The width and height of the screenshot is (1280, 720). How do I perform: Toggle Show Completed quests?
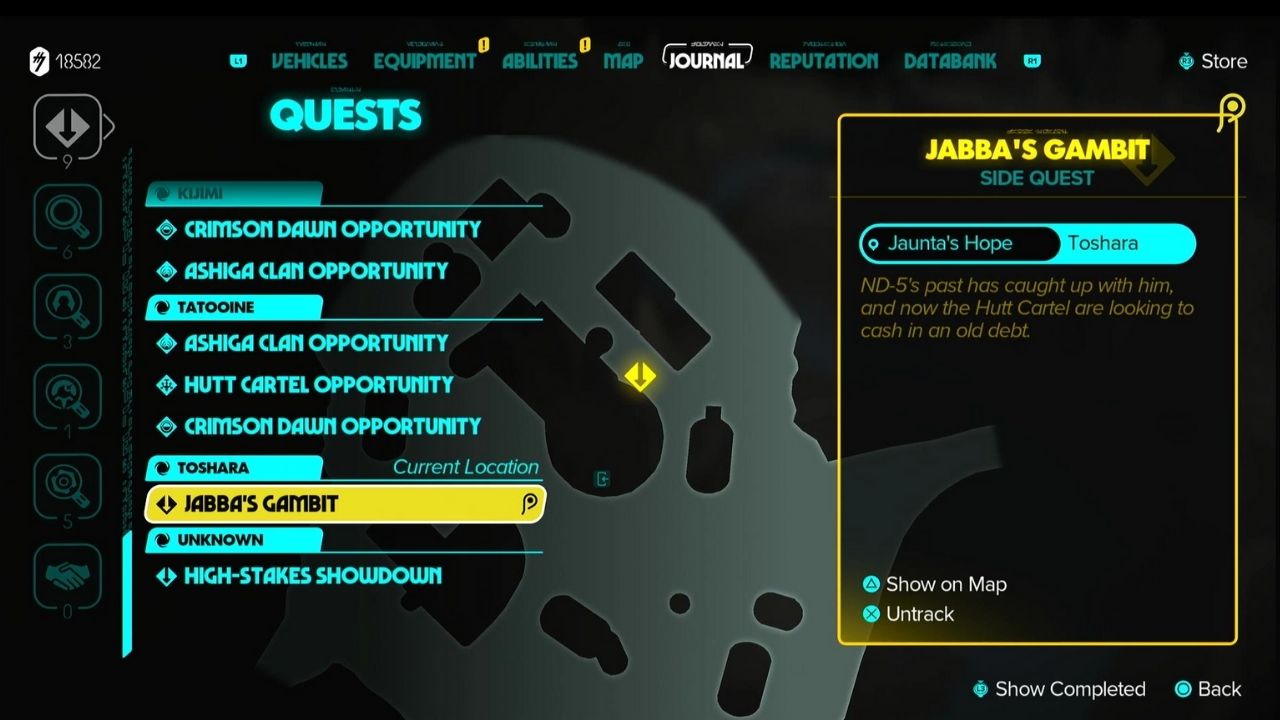(x=1060, y=689)
